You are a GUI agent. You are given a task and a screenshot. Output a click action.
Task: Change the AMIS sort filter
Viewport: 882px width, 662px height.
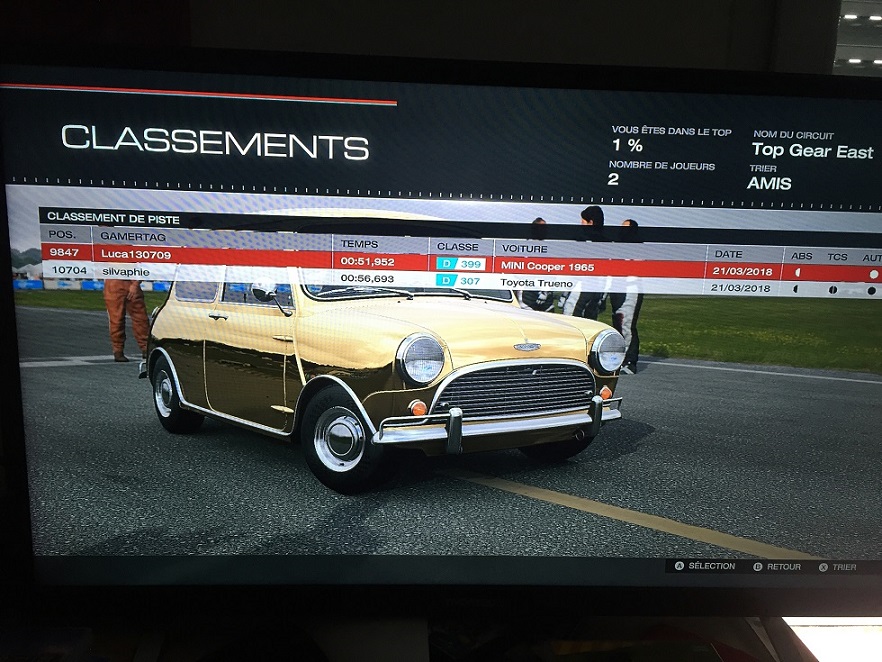[769, 184]
